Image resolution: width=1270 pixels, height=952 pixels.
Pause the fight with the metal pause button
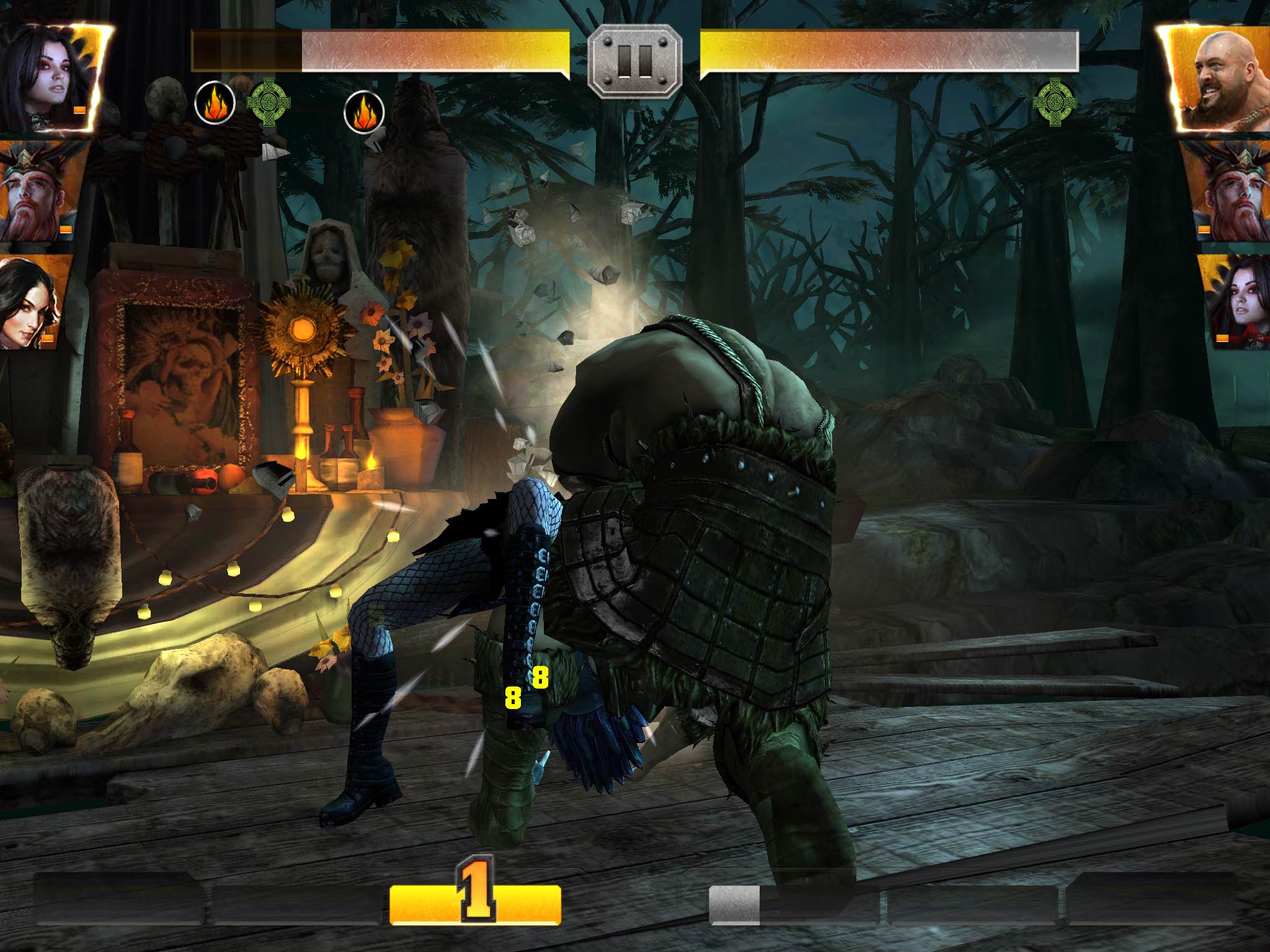pyautogui.click(x=634, y=60)
